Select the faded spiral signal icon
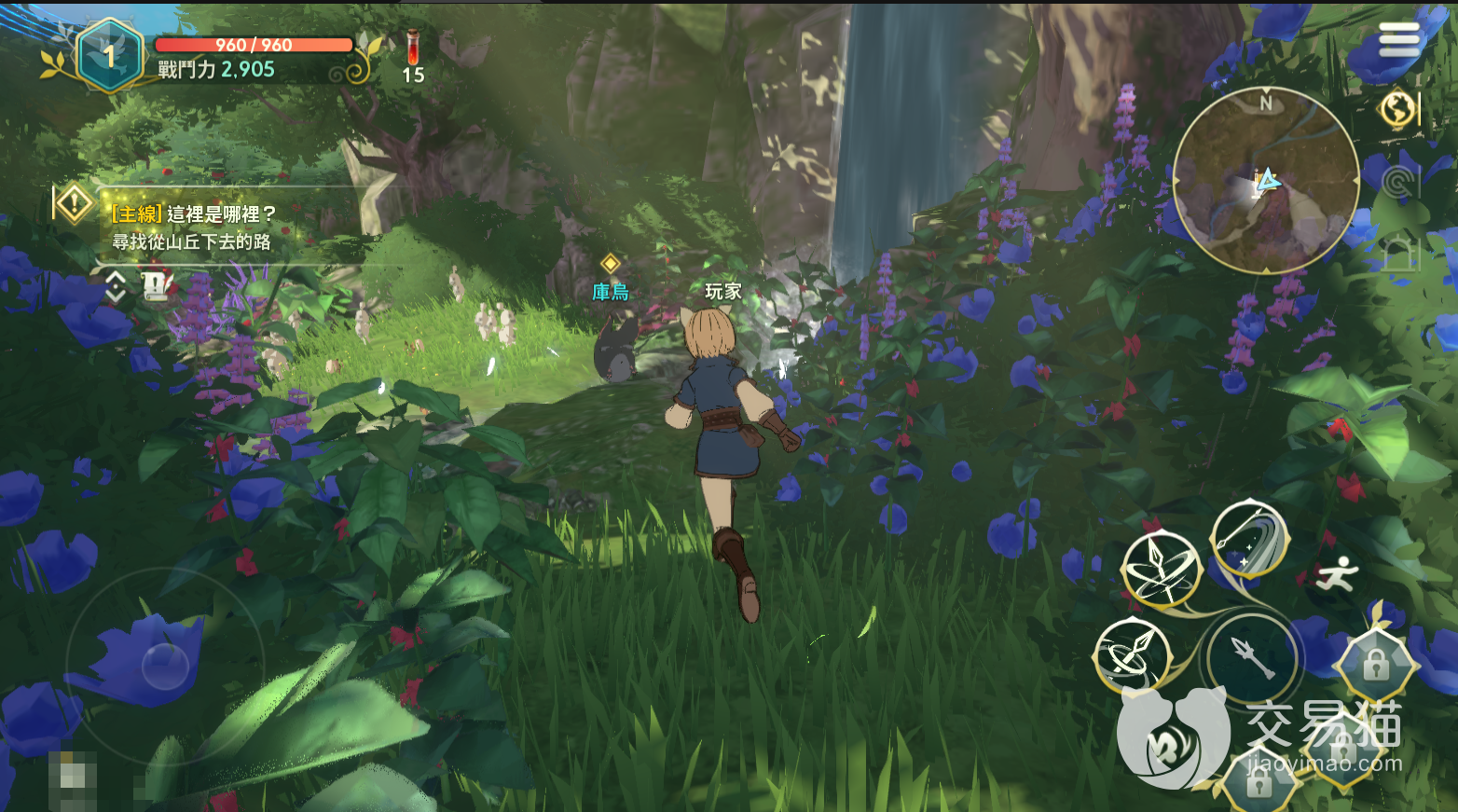 point(1397,182)
